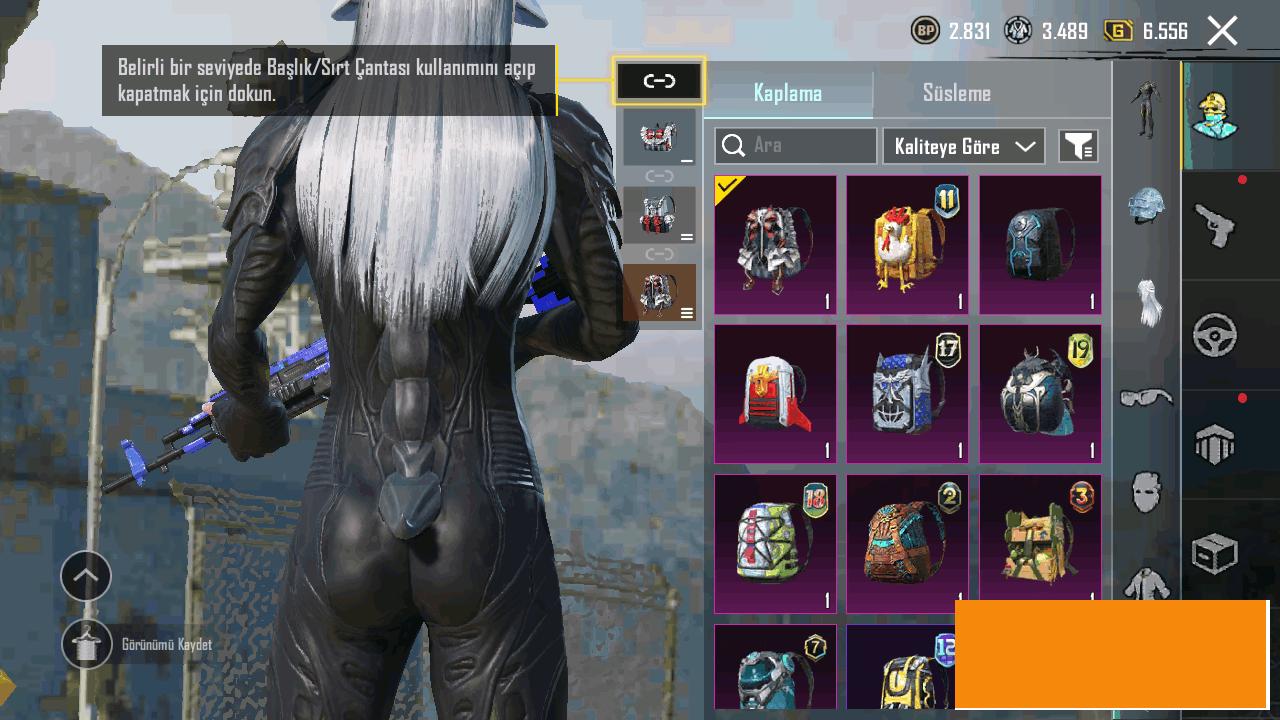Select the level 18 green-white backpack
This screenshot has width=1280, height=720.
[775, 543]
